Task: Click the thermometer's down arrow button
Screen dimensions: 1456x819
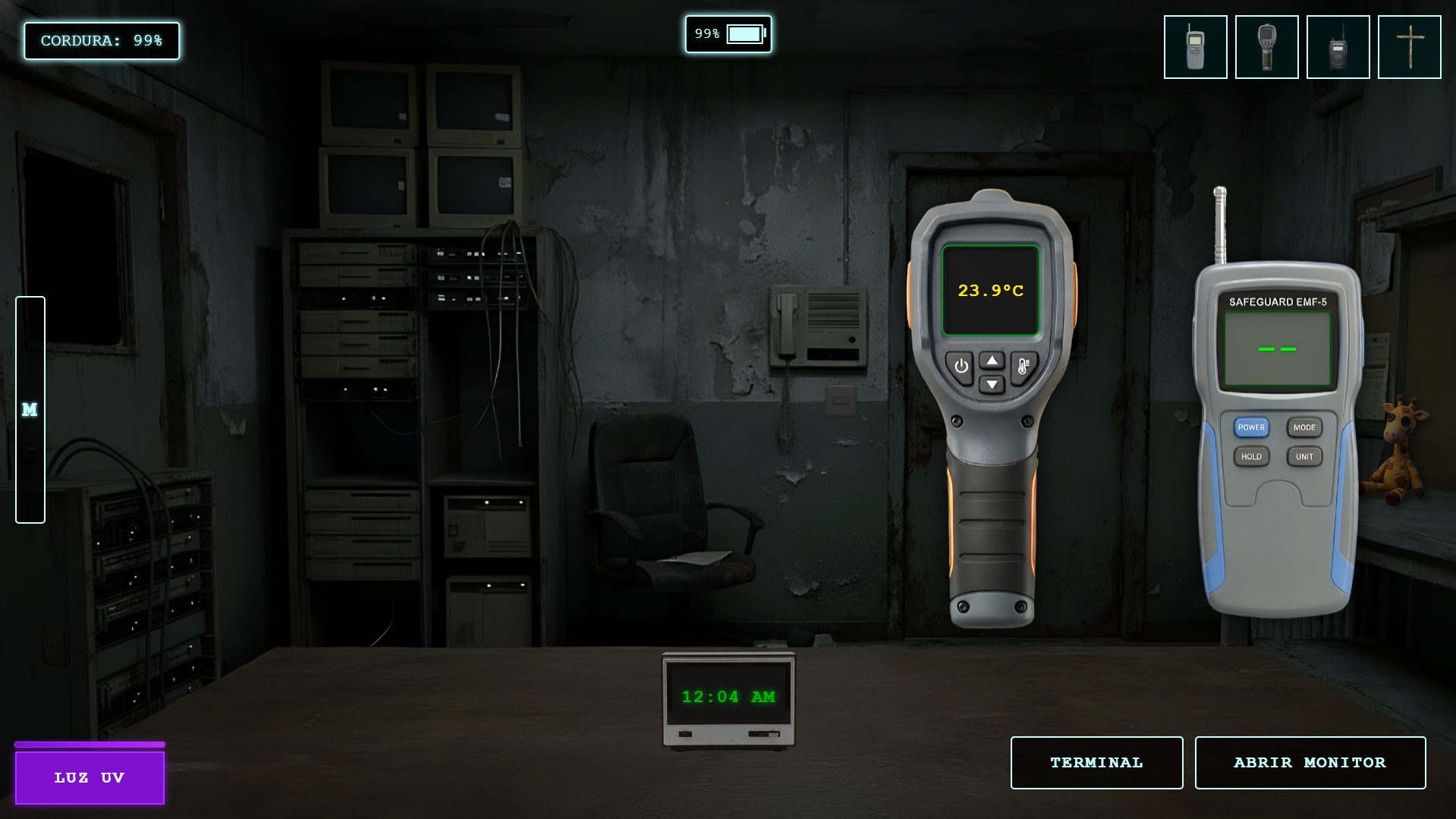Action: click(992, 385)
